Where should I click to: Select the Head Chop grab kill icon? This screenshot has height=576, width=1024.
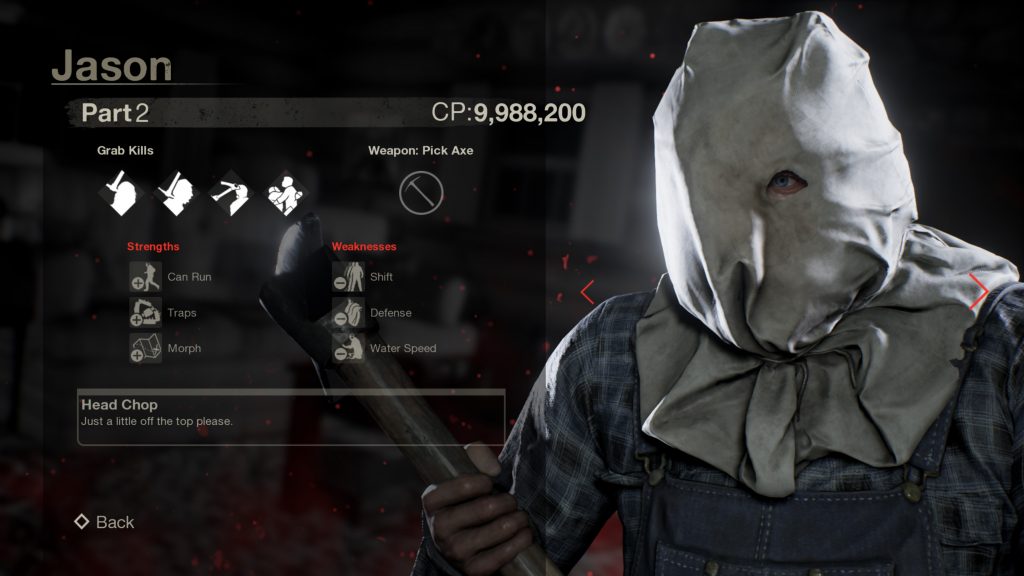[x=123, y=193]
